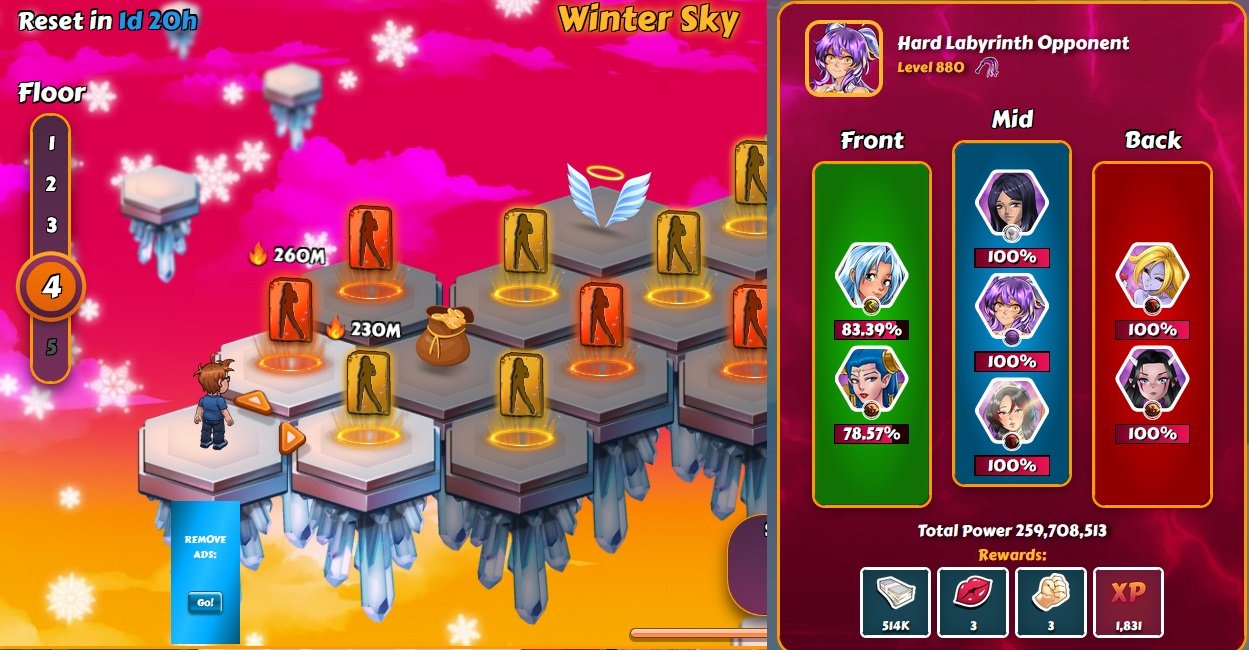View the 1,831 XP reward
Image resolution: width=1249 pixels, height=650 pixels.
pyautogui.click(x=1128, y=602)
